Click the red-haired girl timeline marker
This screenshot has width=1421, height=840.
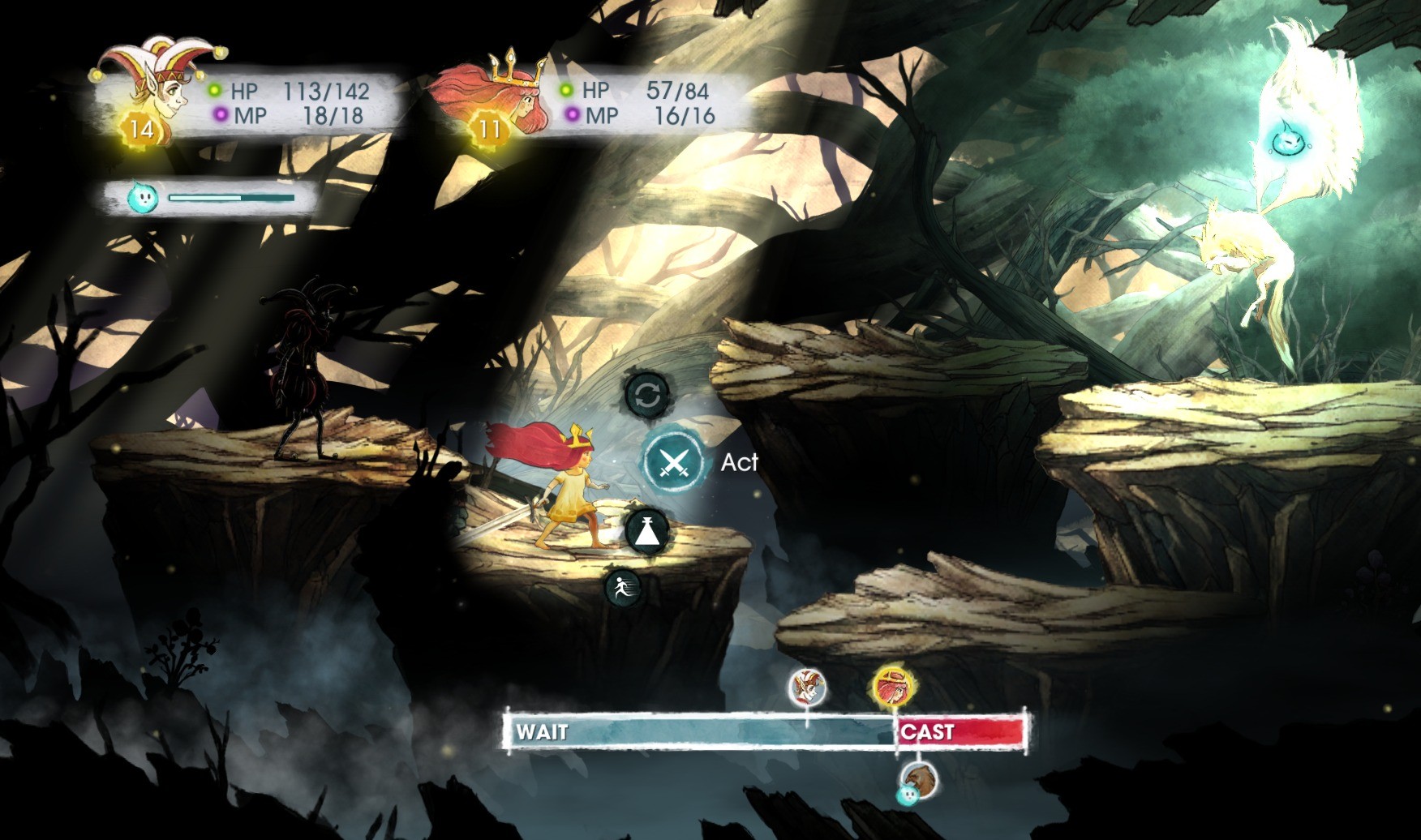[892, 688]
